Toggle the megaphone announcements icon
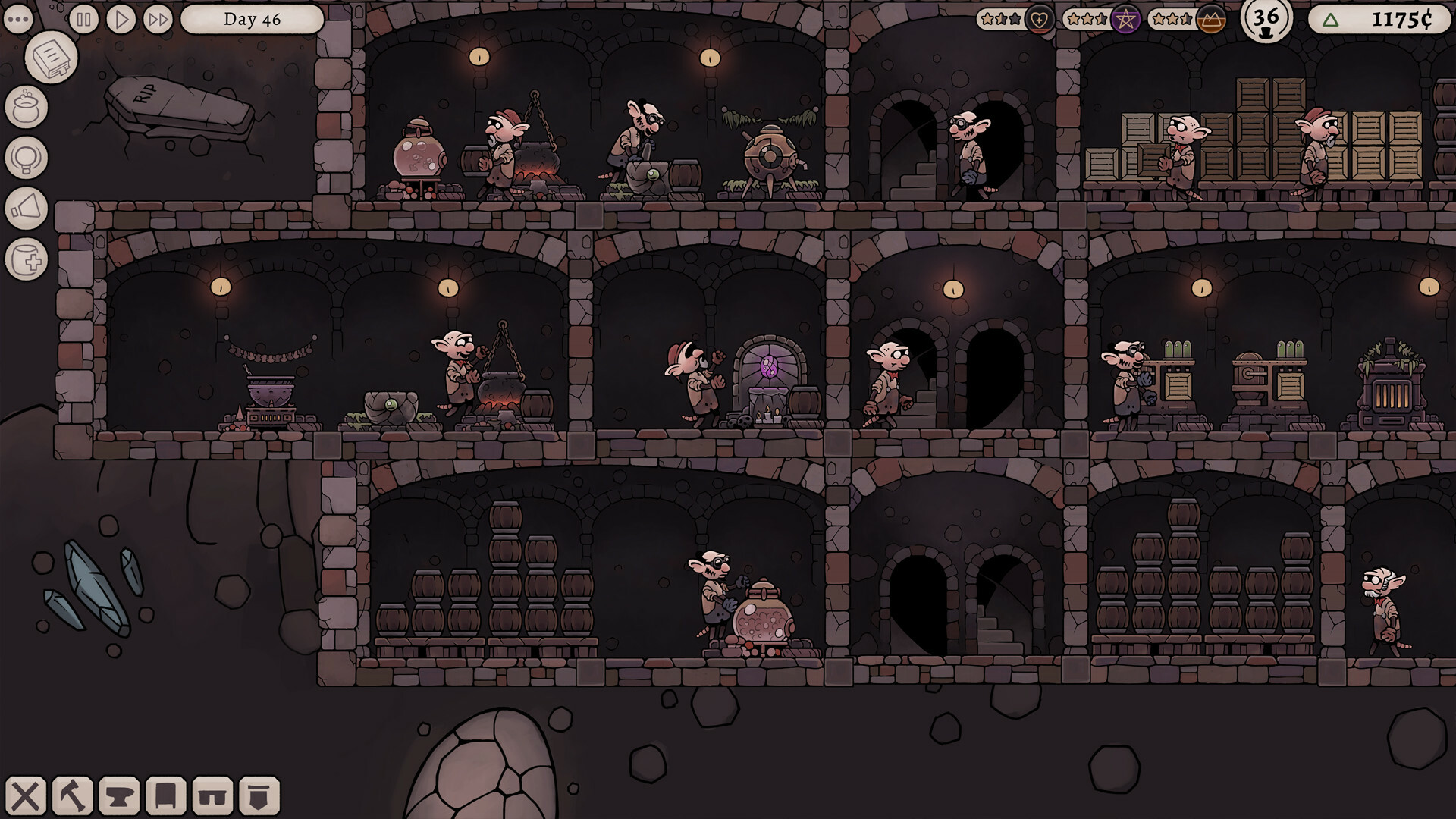The height and width of the screenshot is (819, 1456). pos(29,205)
